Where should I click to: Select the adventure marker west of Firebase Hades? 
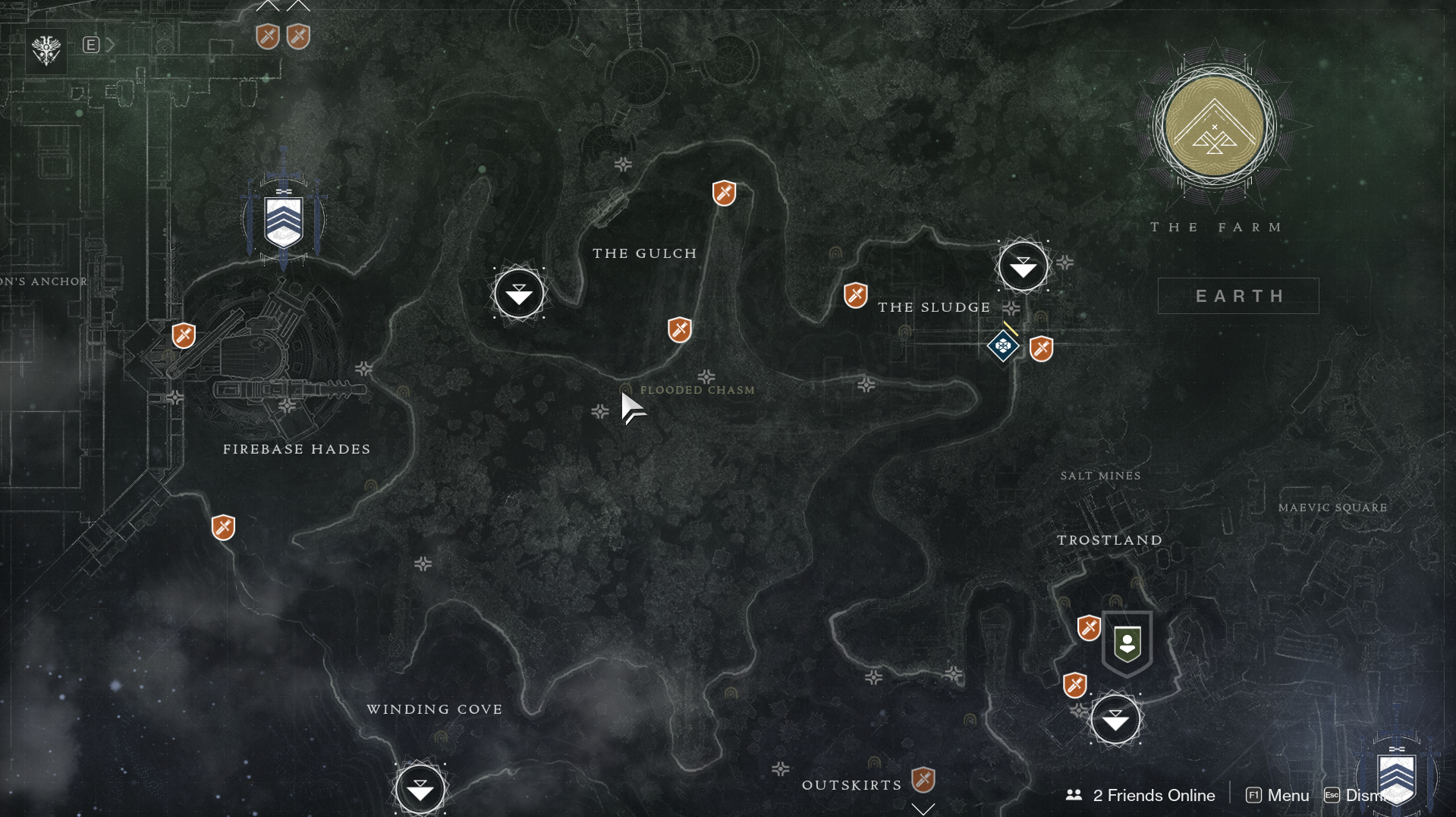point(184,335)
